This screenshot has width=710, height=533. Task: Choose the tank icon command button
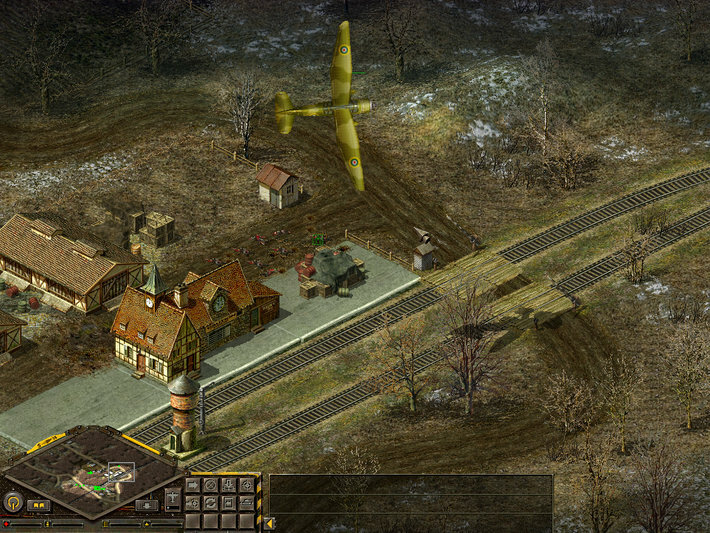tap(246, 503)
